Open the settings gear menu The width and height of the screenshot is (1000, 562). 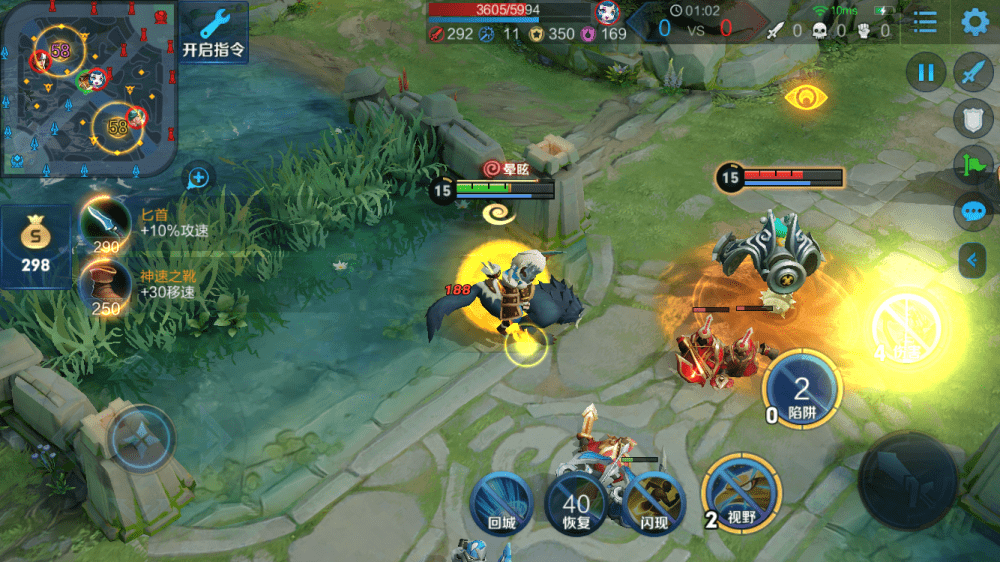tap(975, 21)
